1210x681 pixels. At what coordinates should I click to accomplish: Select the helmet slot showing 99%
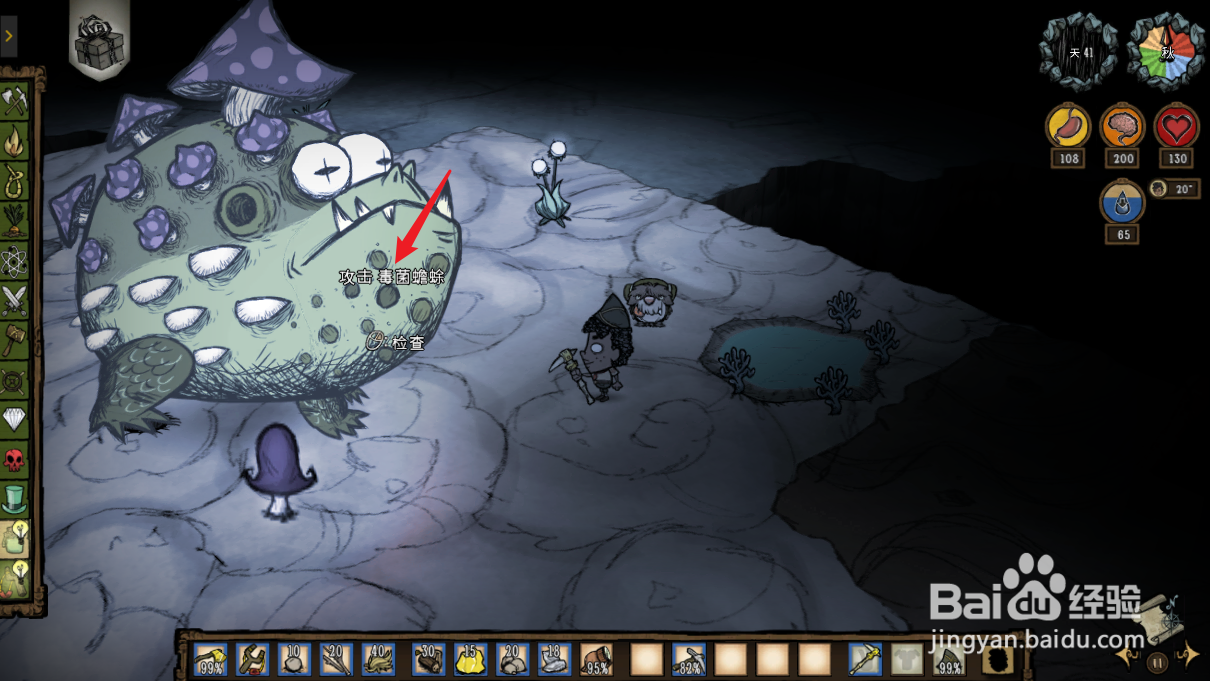(x=950, y=659)
